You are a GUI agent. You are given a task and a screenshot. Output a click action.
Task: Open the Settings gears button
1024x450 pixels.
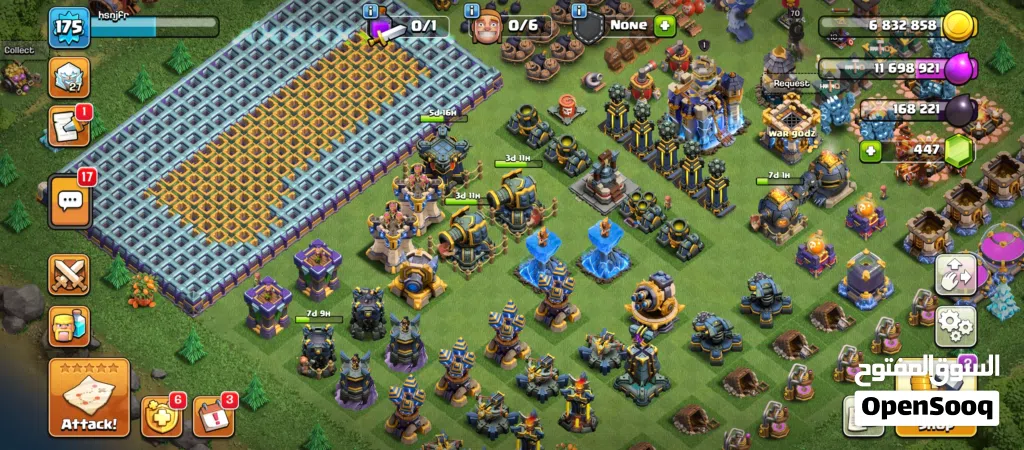pyautogui.click(x=955, y=325)
